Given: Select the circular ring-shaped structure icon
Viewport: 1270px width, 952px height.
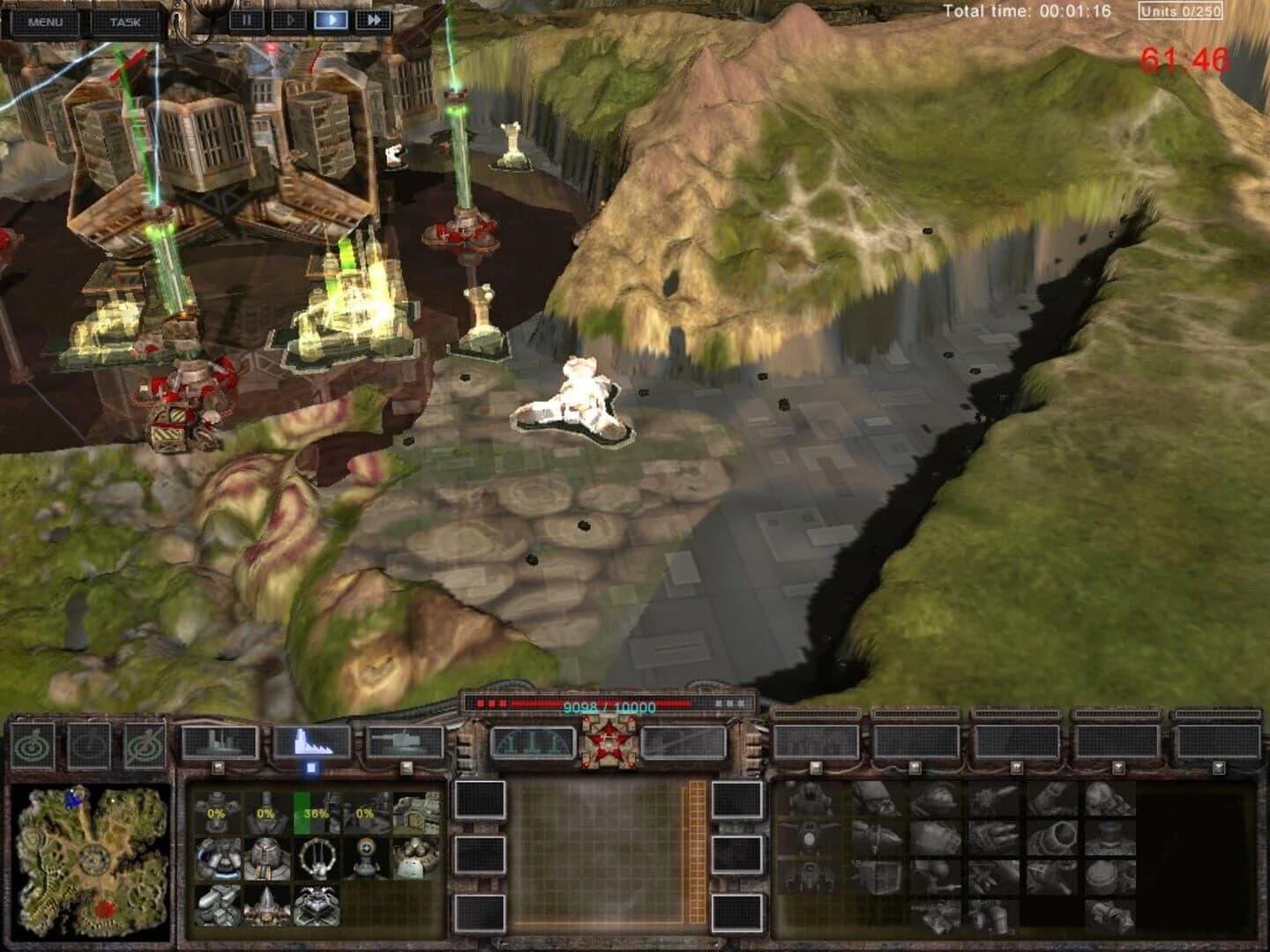Looking at the screenshot, I should [314, 859].
